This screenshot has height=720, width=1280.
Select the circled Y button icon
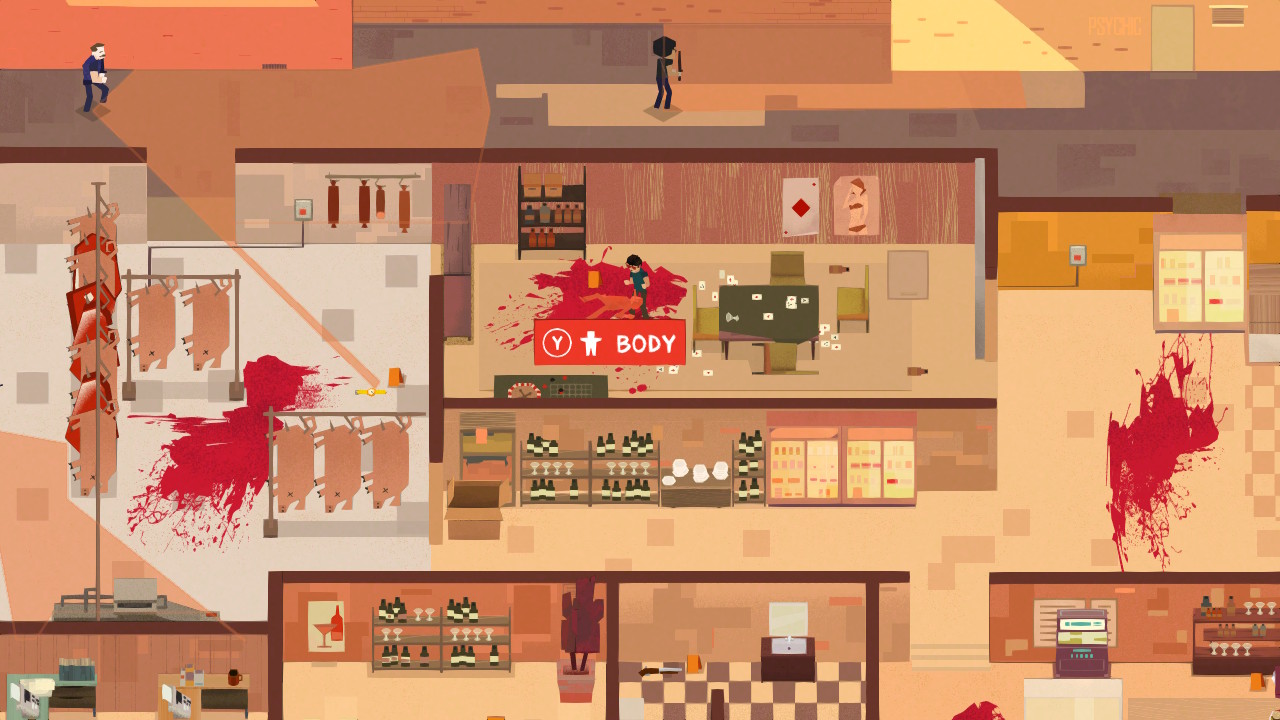coord(558,342)
